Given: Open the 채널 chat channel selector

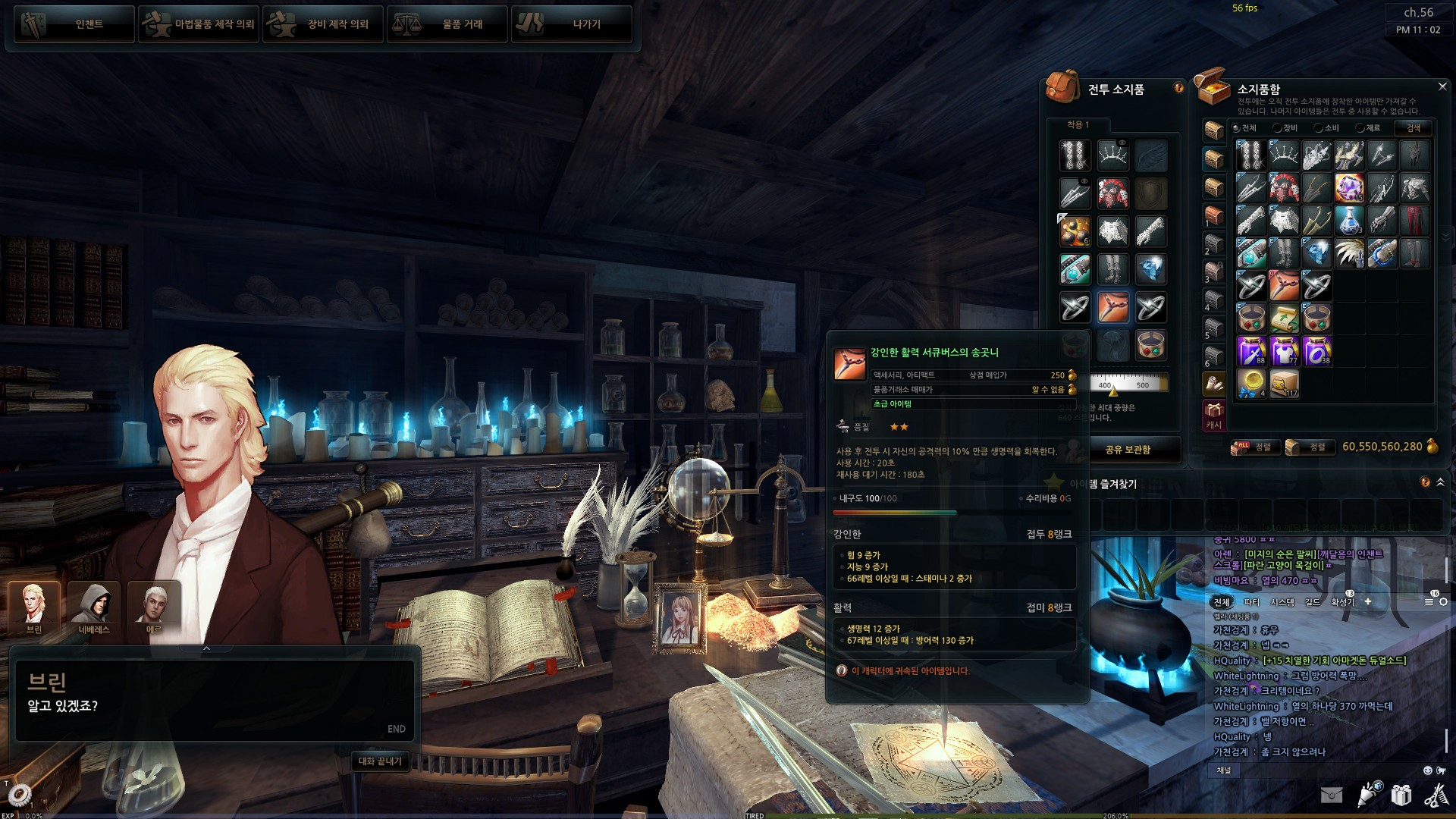Looking at the screenshot, I should coord(1224,770).
